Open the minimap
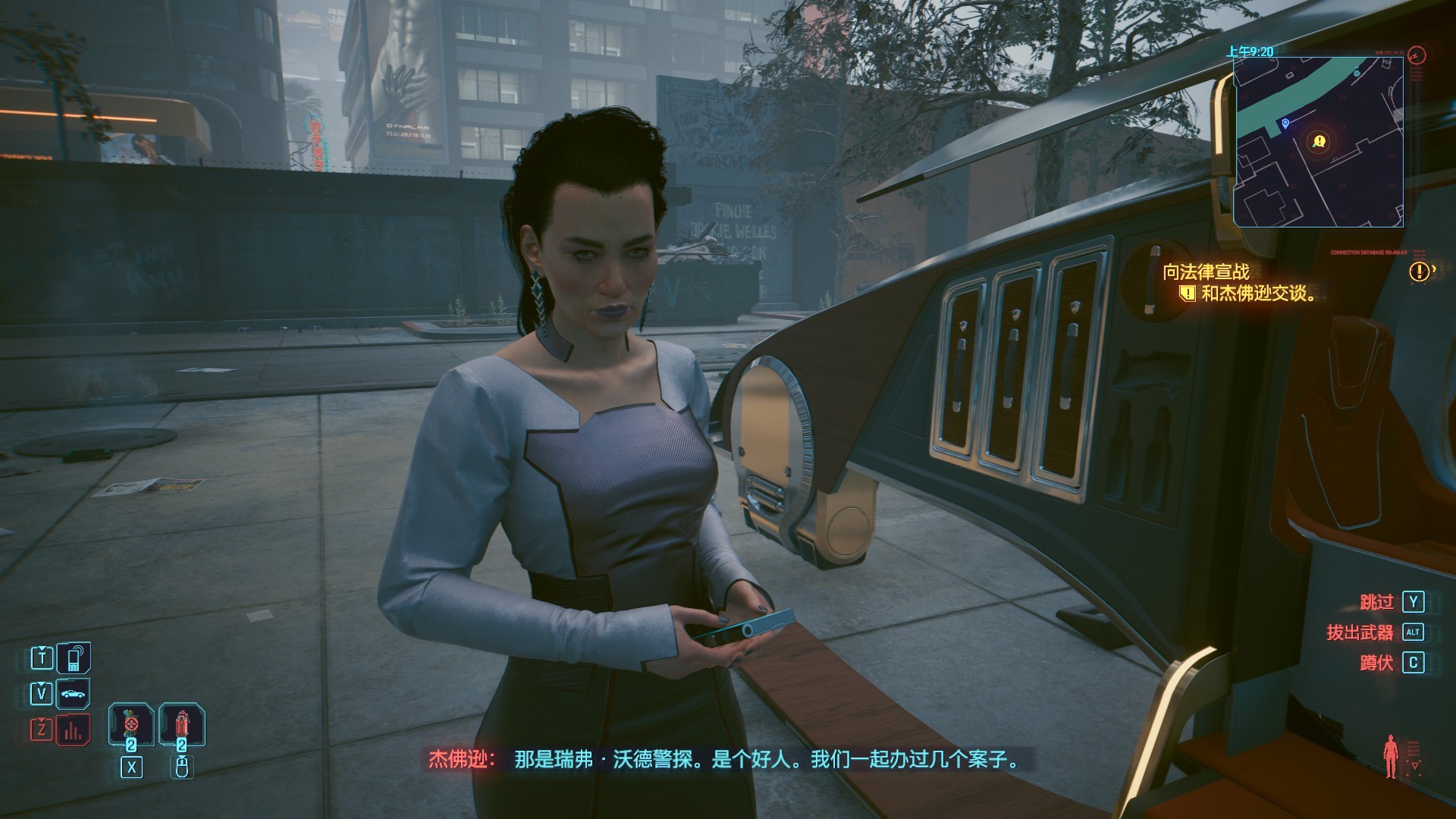 coord(1318,142)
